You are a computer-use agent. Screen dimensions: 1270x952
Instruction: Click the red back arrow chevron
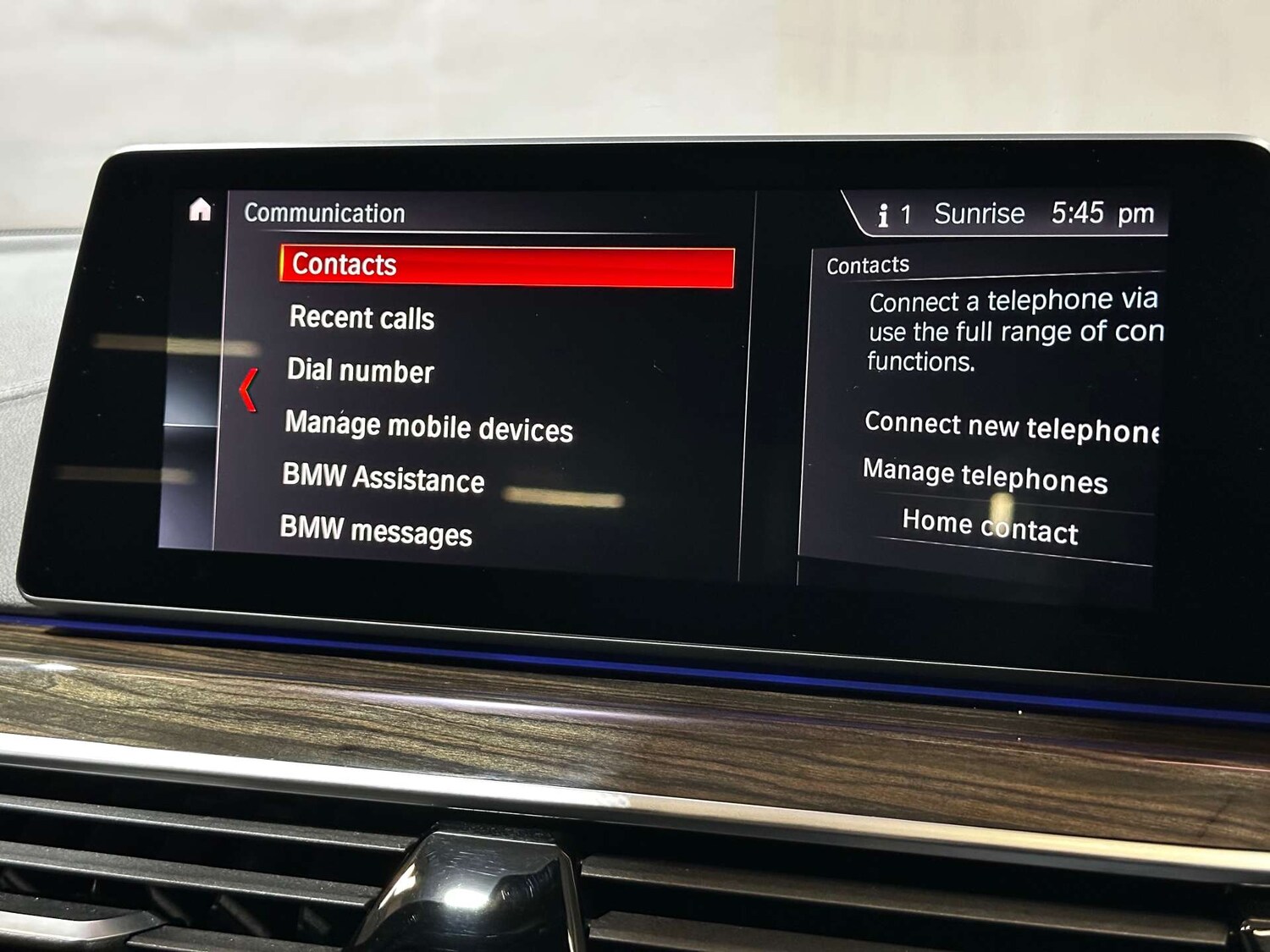pyautogui.click(x=246, y=391)
